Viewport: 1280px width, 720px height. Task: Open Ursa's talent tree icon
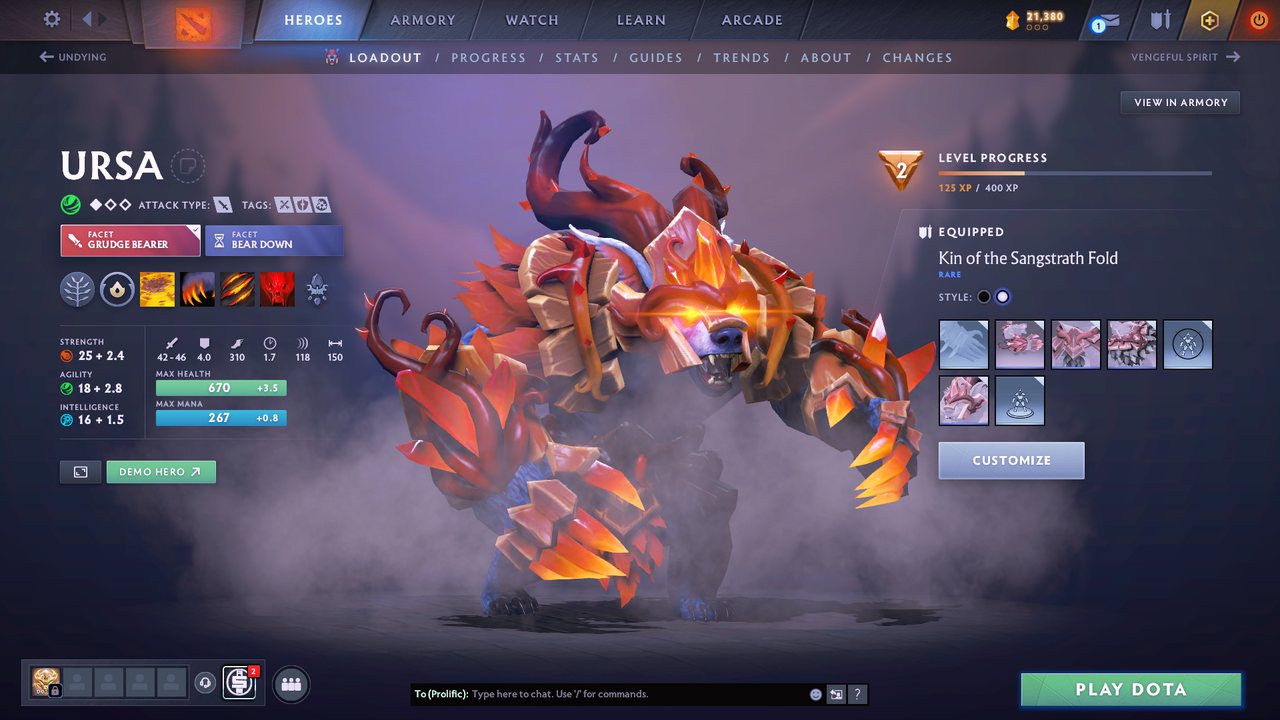click(77, 289)
